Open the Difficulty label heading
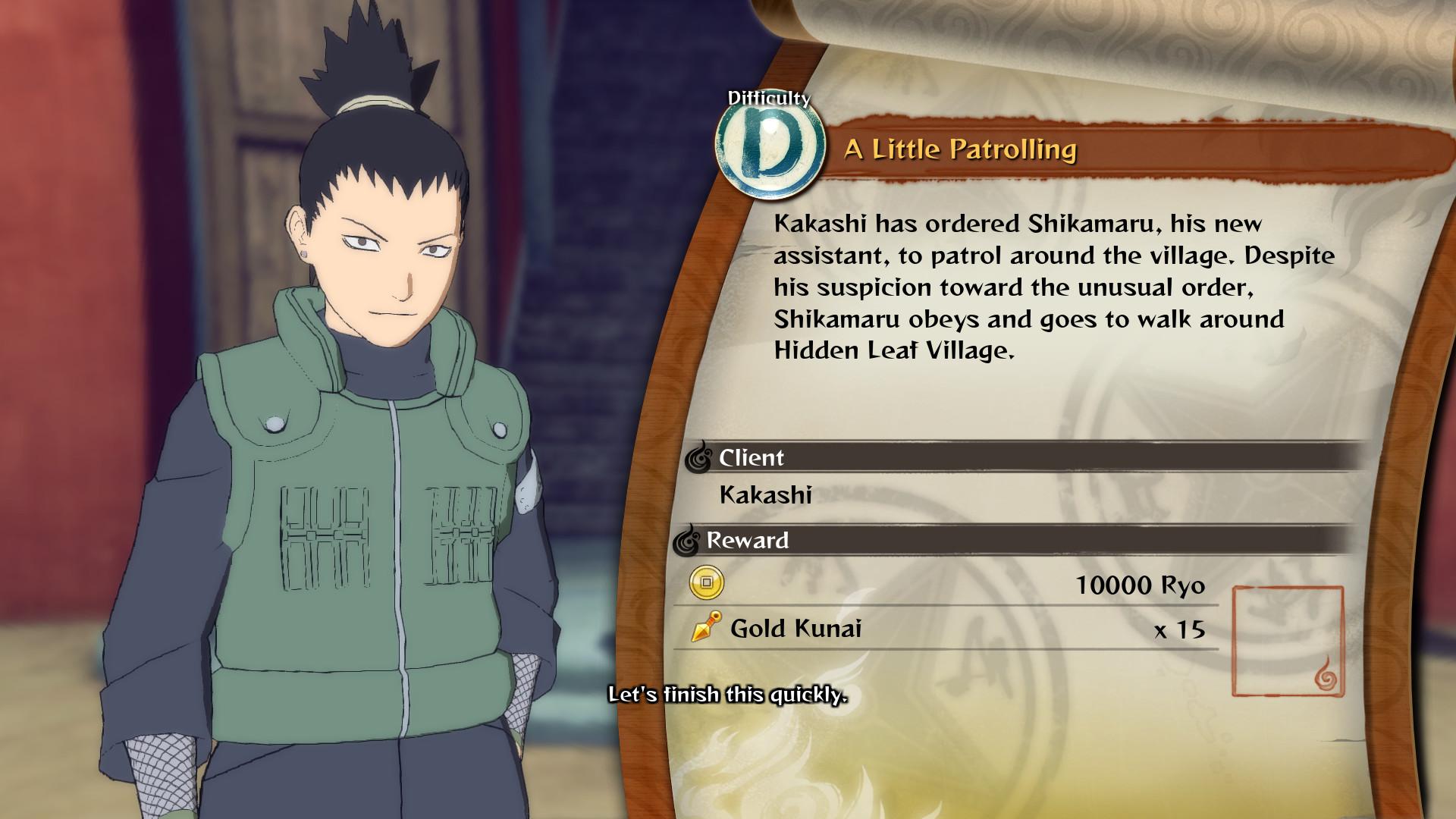The height and width of the screenshot is (819, 1456). [768, 97]
